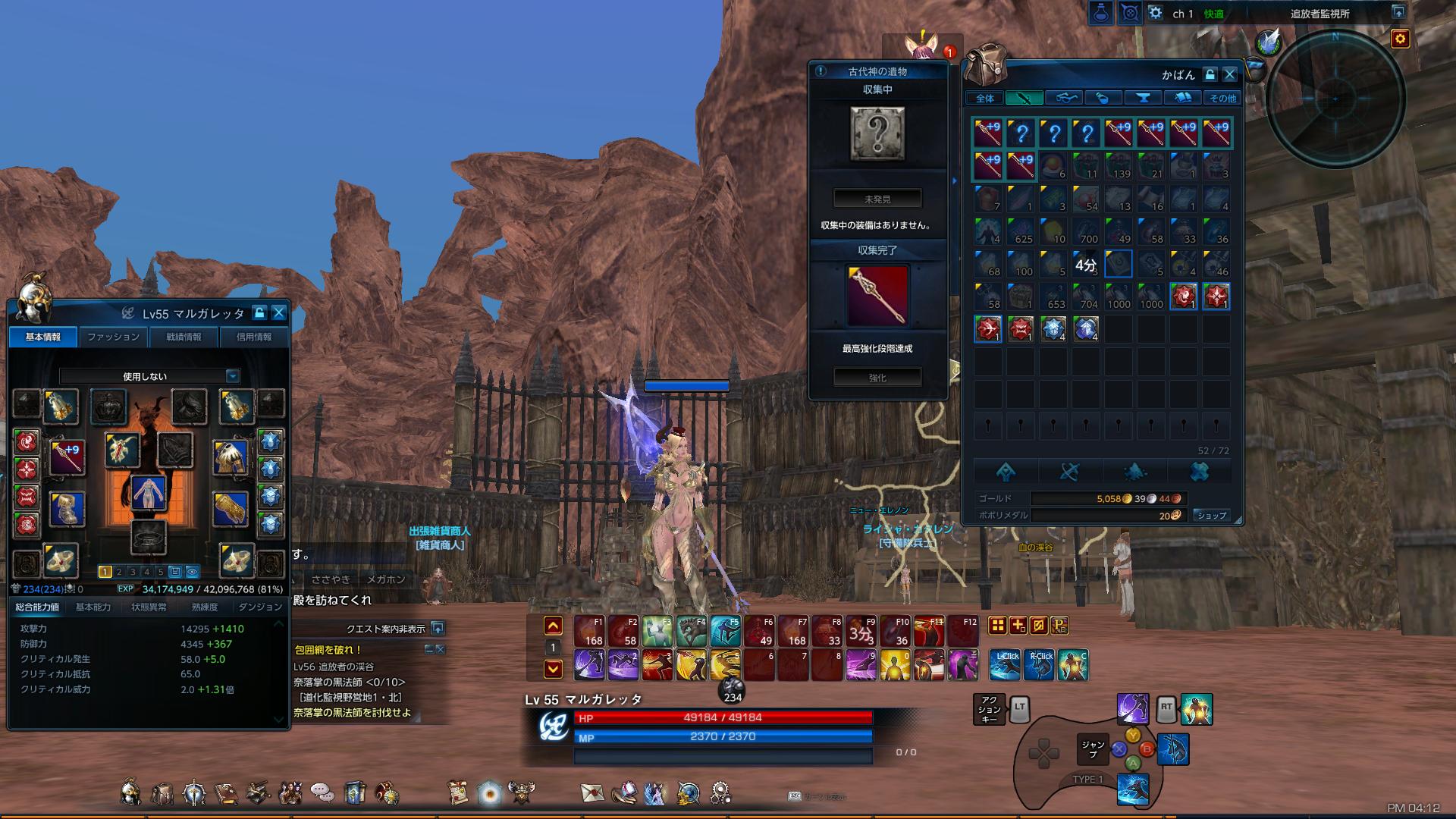Collapse the 包囲網を破れ quest entry
The image size is (1456, 819).
[431, 649]
